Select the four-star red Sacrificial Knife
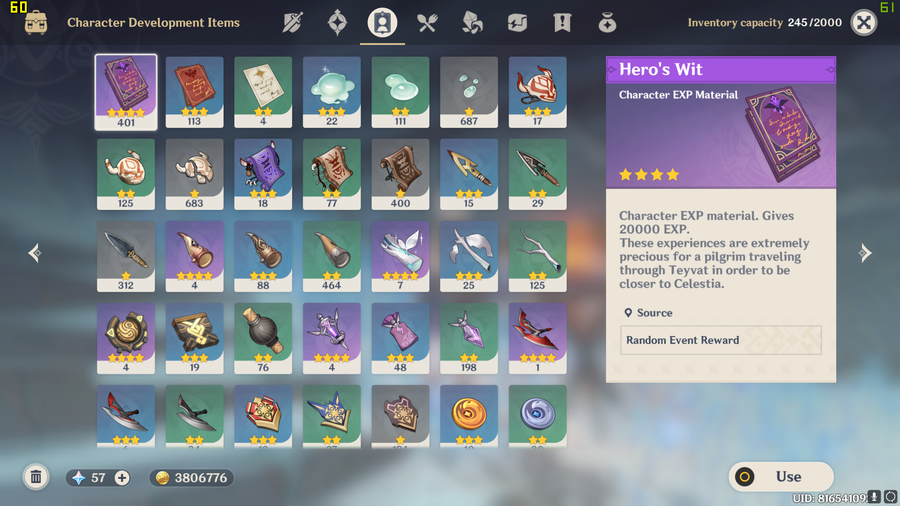The height and width of the screenshot is (506, 900). [538, 338]
